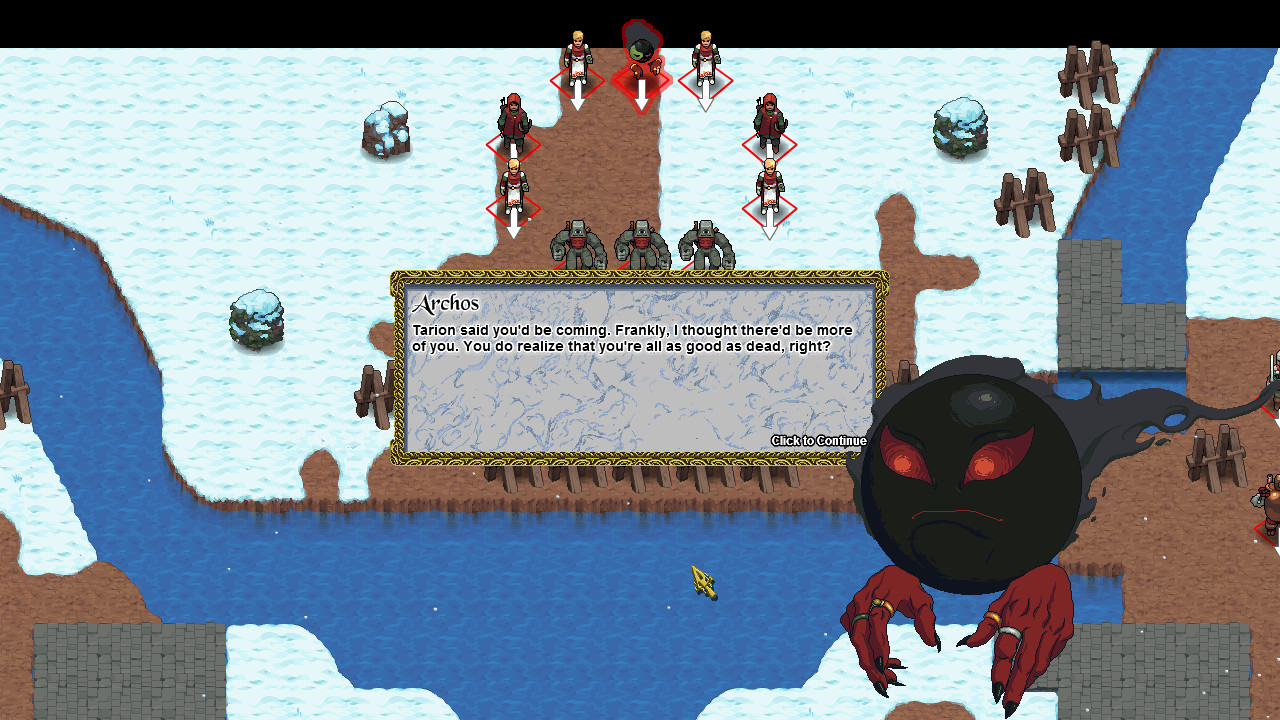The height and width of the screenshot is (720, 1280).
Task: Click the red diamond under the right paladin
Action: point(707,78)
